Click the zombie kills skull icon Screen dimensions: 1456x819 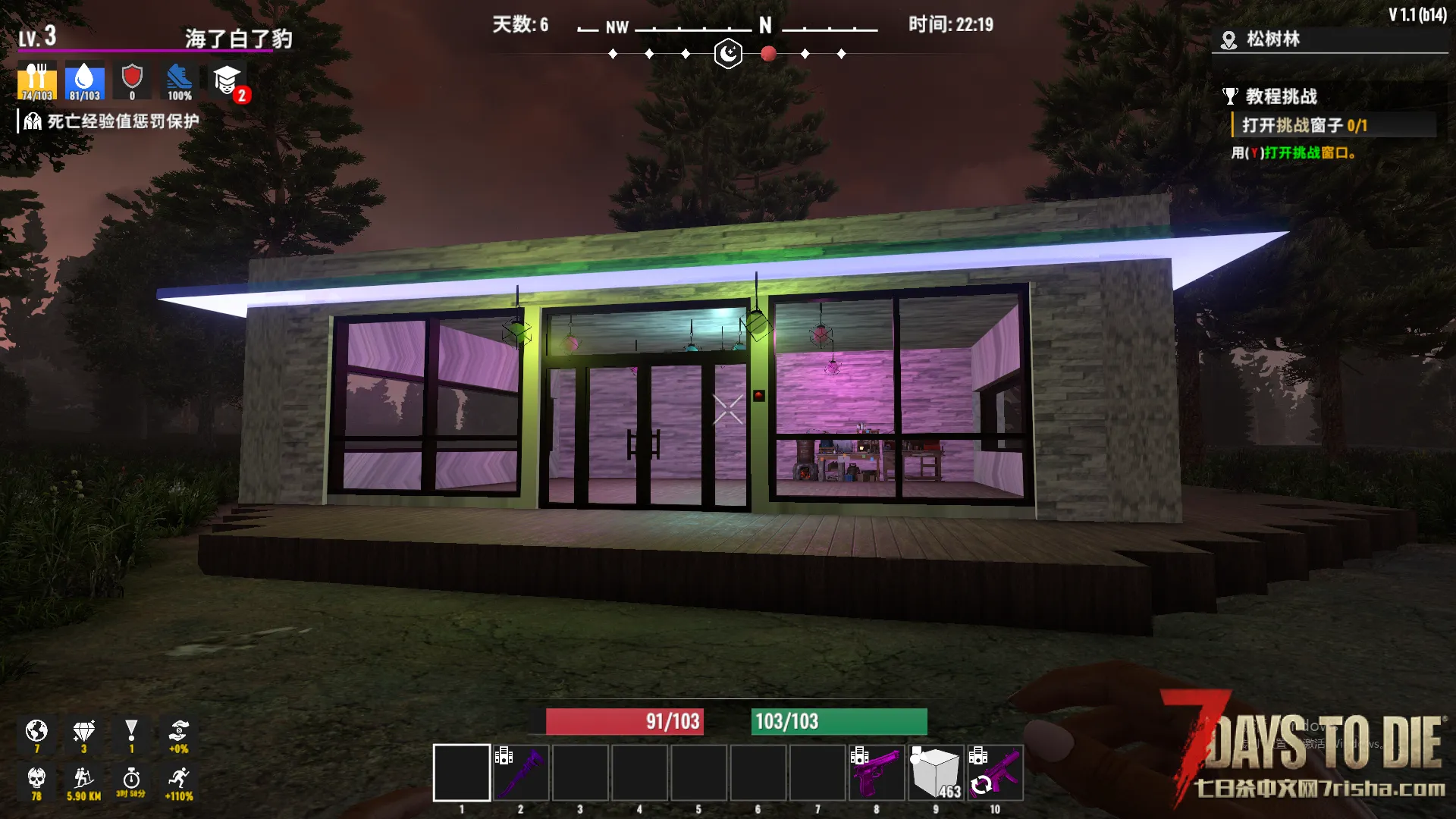pos(36,780)
